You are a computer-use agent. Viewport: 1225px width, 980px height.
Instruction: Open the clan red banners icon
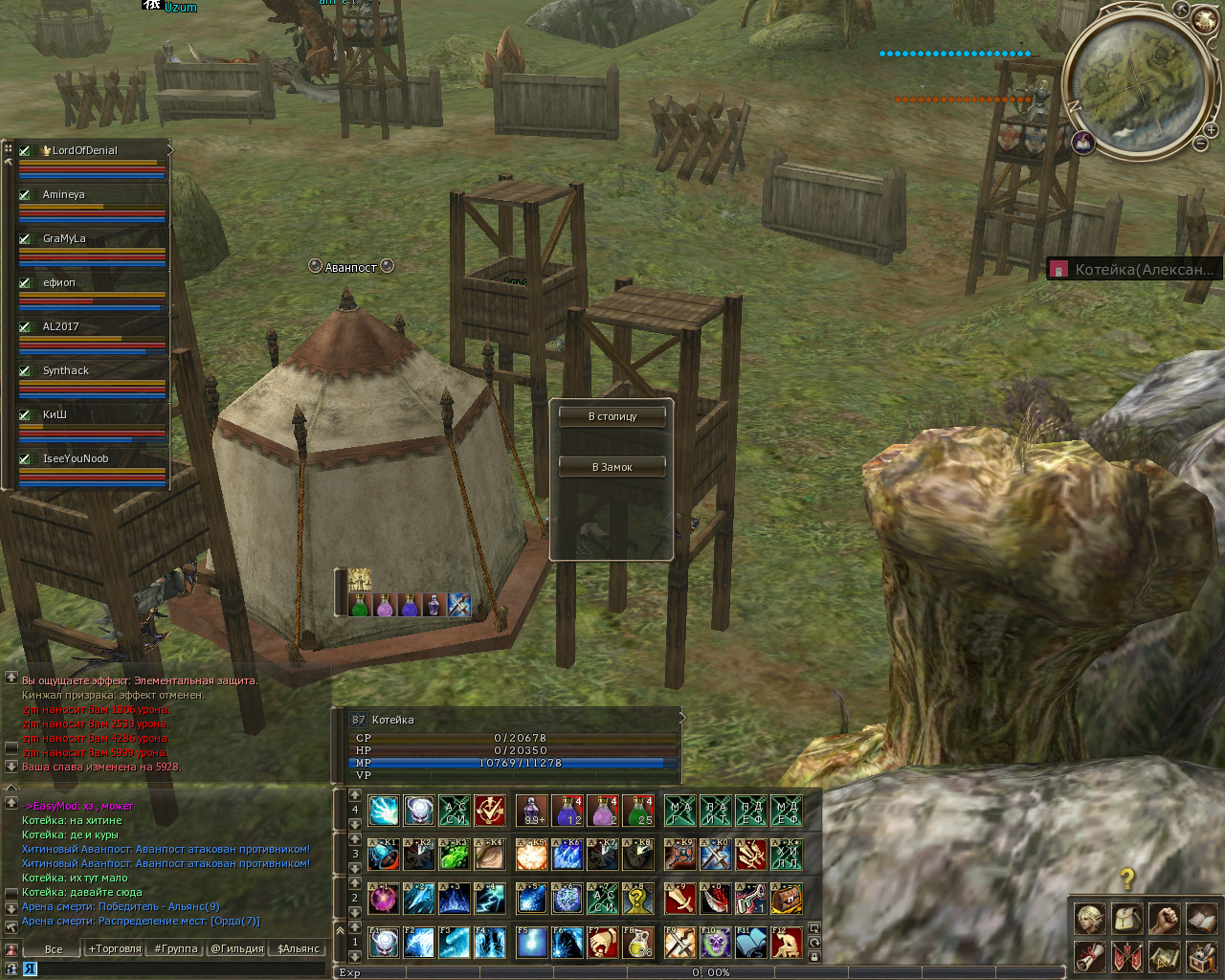1127,956
